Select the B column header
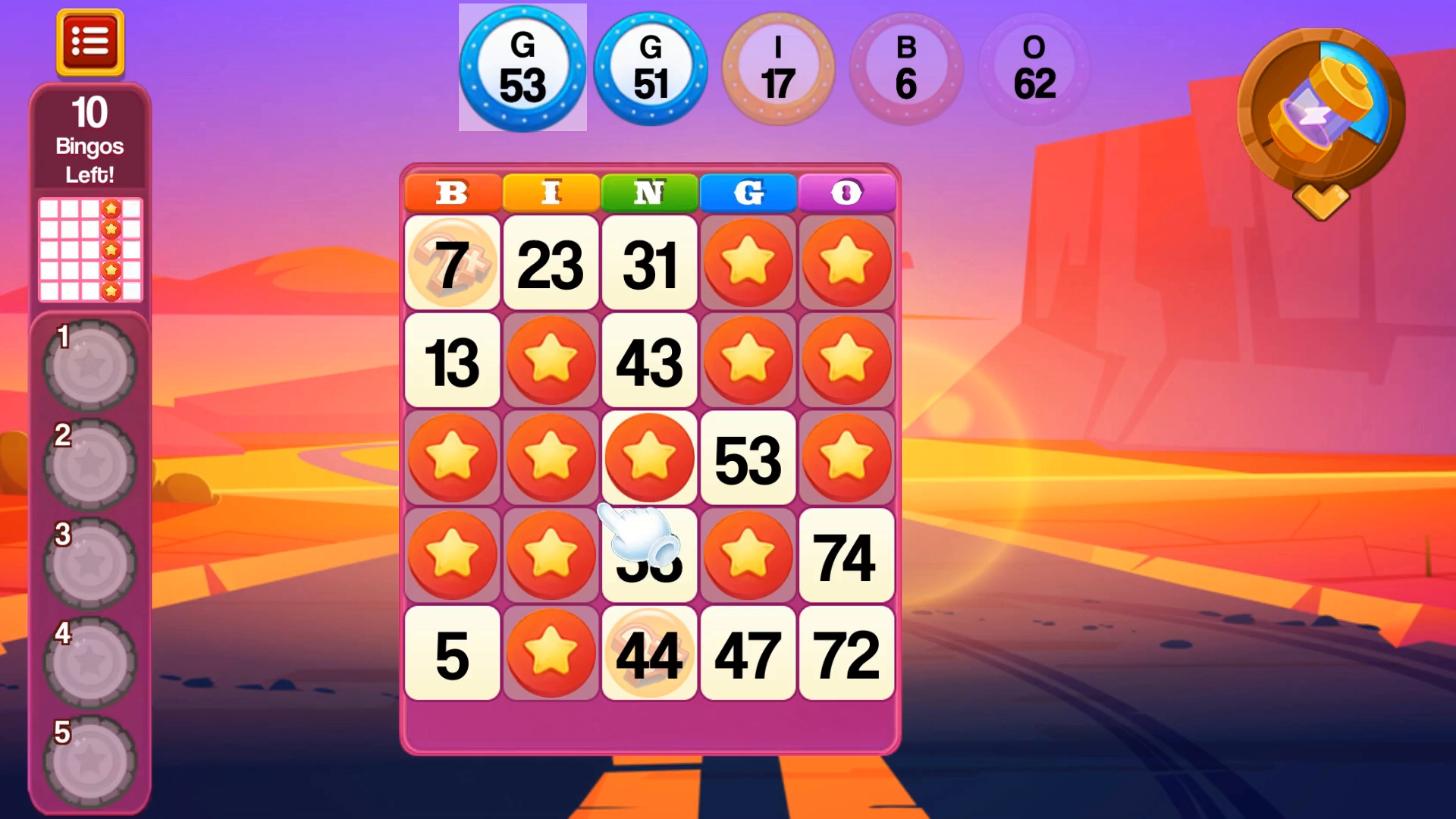 point(452,193)
